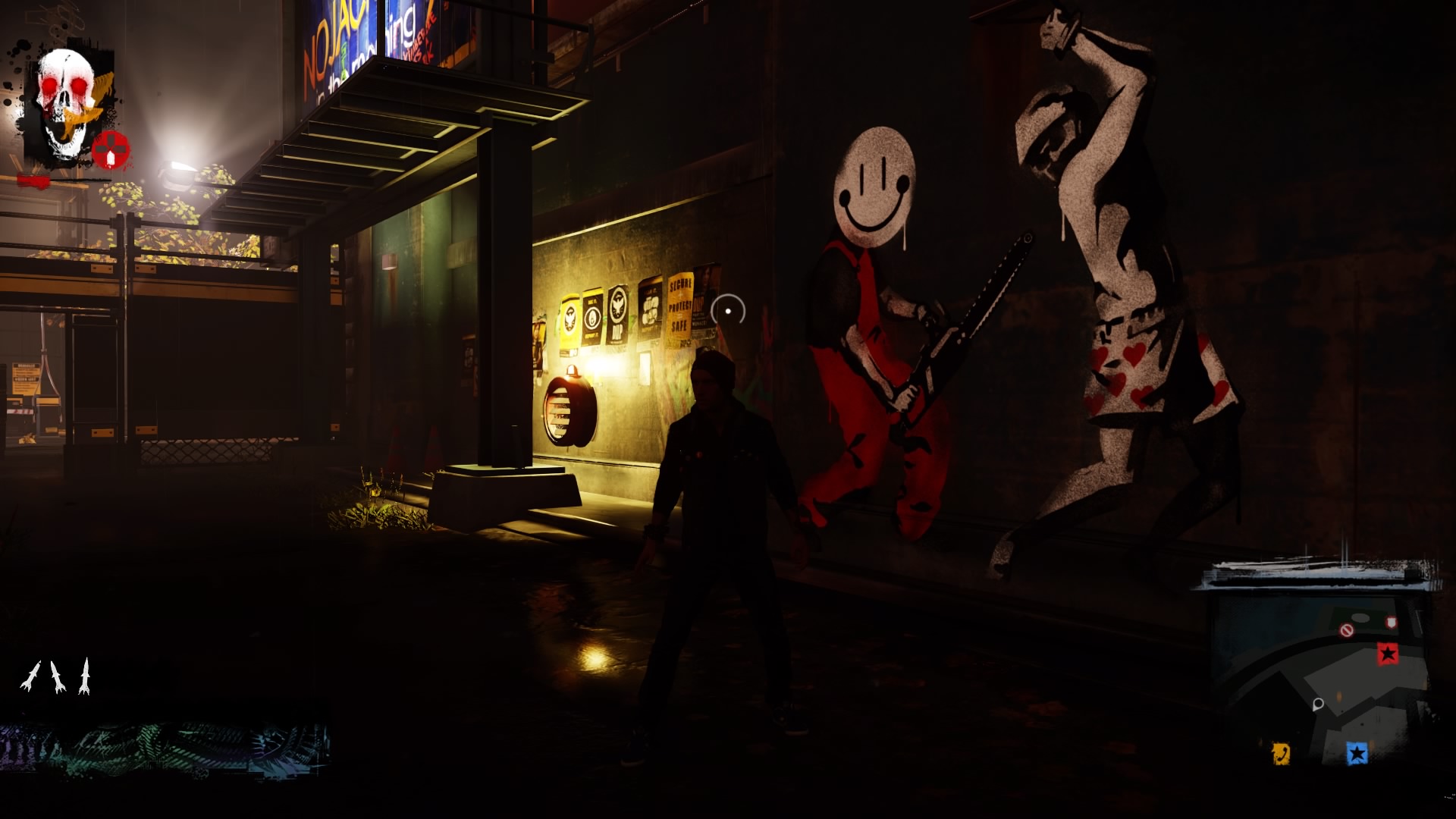This screenshot has width=1456, height=819.
Task: Select the skull karma emblem at top left
Action: (64, 87)
